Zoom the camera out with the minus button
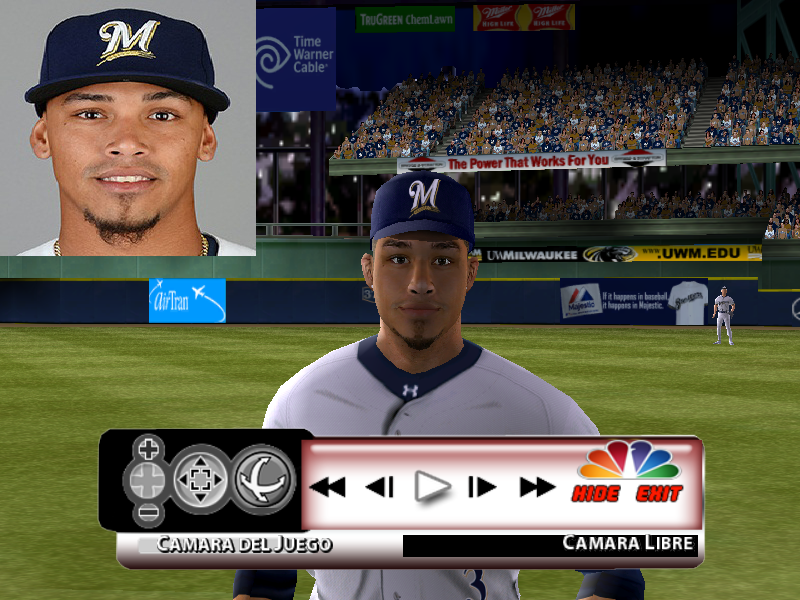800x600 pixels. [x=148, y=514]
